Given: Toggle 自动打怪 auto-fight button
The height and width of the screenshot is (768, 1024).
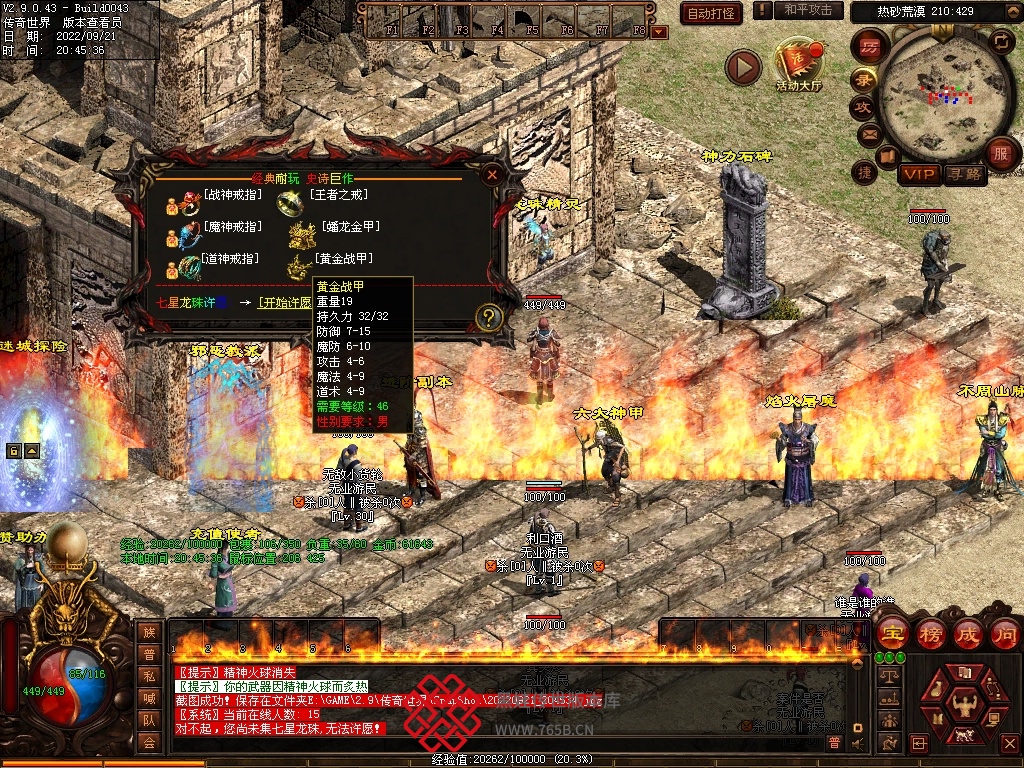Looking at the screenshot, I should (711, 13).
